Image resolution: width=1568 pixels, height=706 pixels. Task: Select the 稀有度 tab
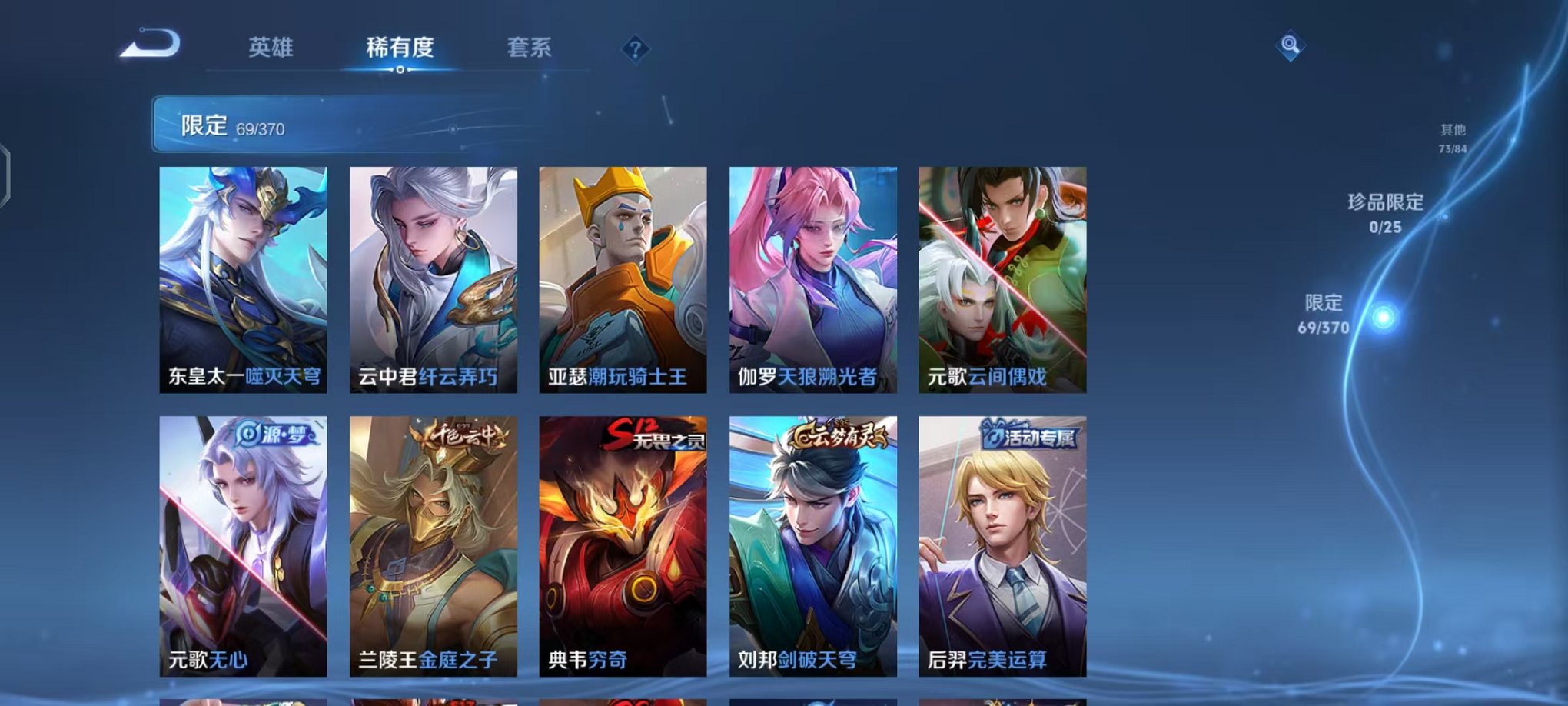pos(400,48)
